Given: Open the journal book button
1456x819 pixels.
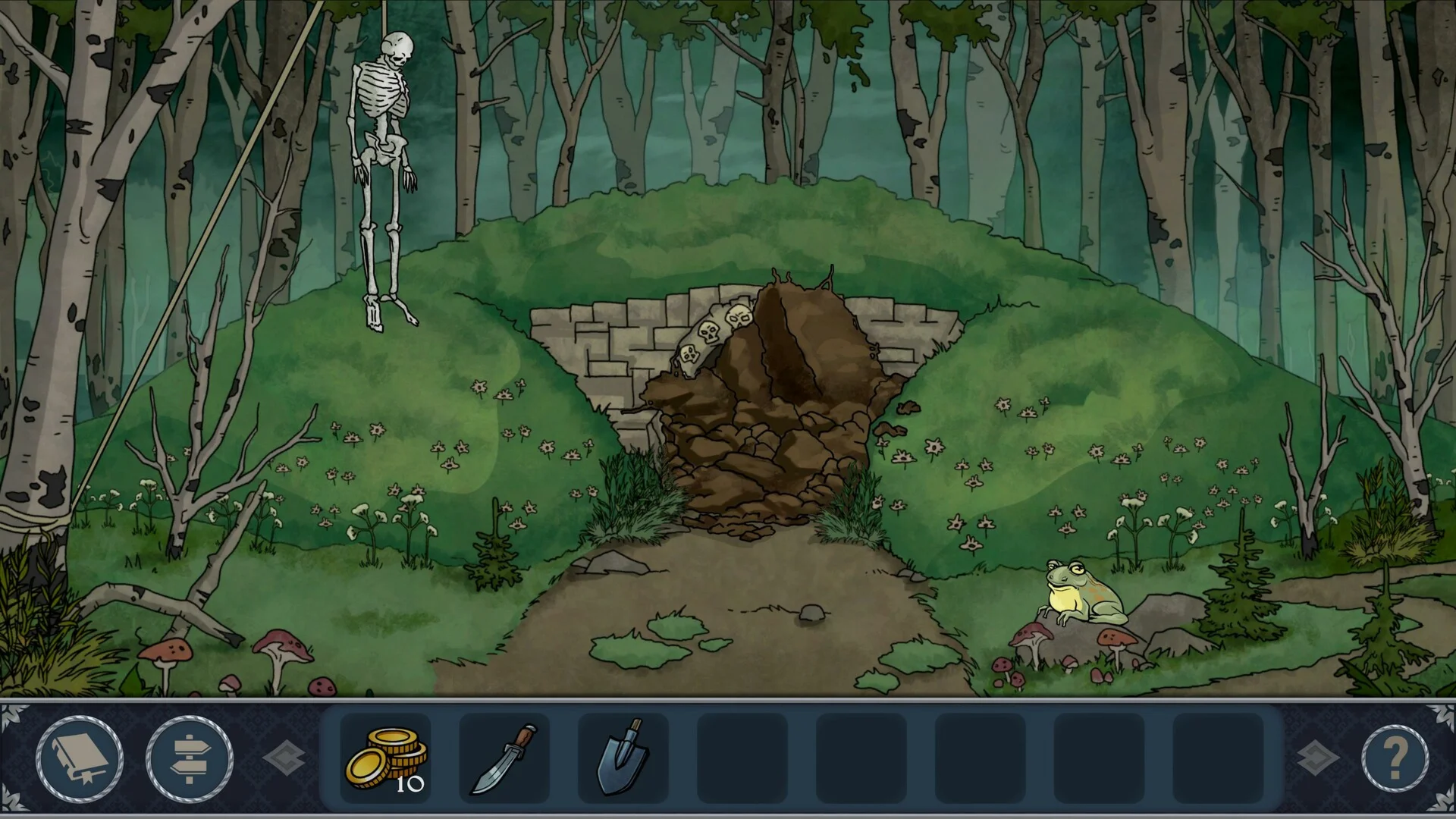Looking at the screenshot, I should (x=79, y=757).
